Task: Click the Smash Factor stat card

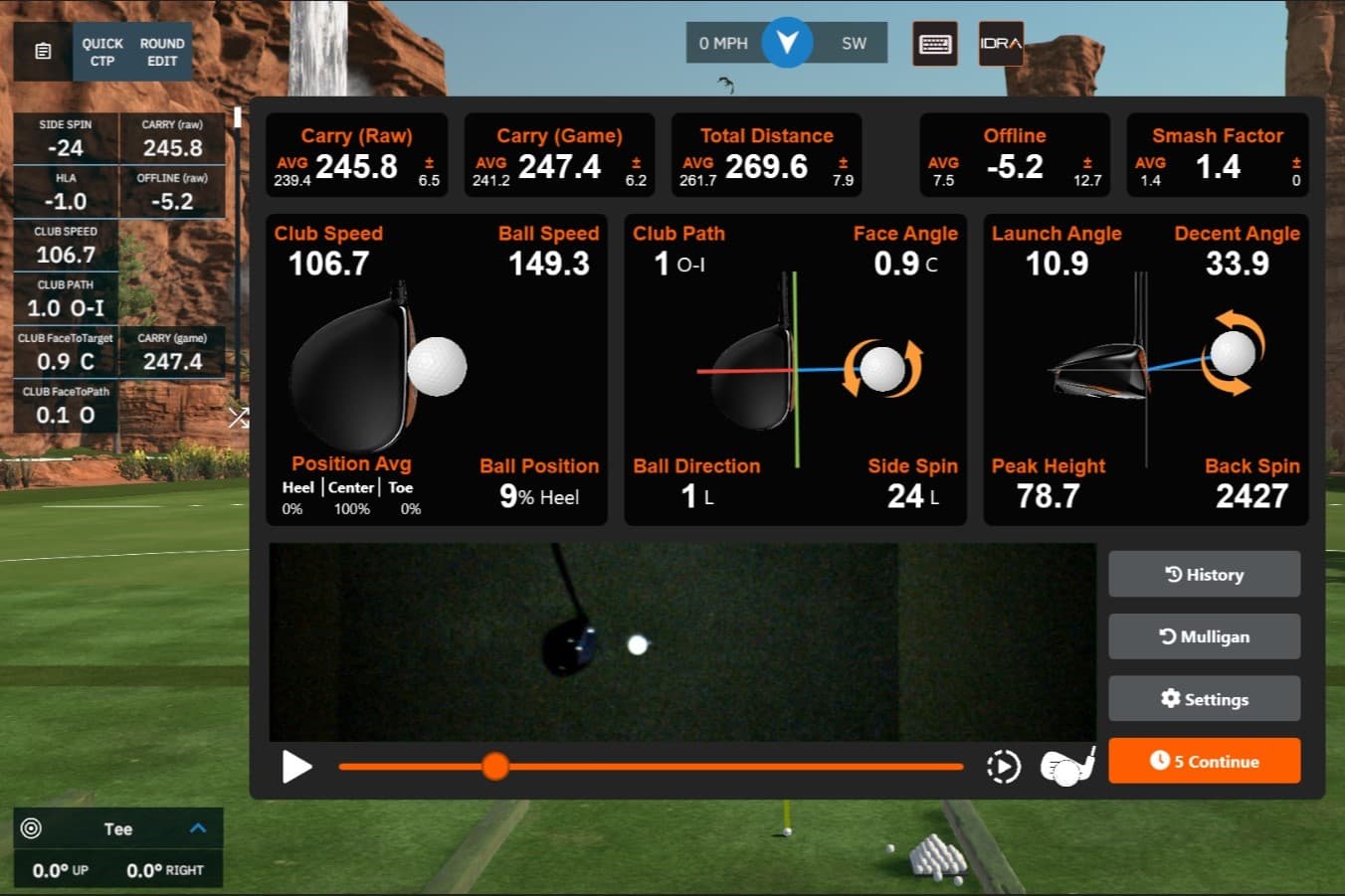Action: tap(1216, 155)
